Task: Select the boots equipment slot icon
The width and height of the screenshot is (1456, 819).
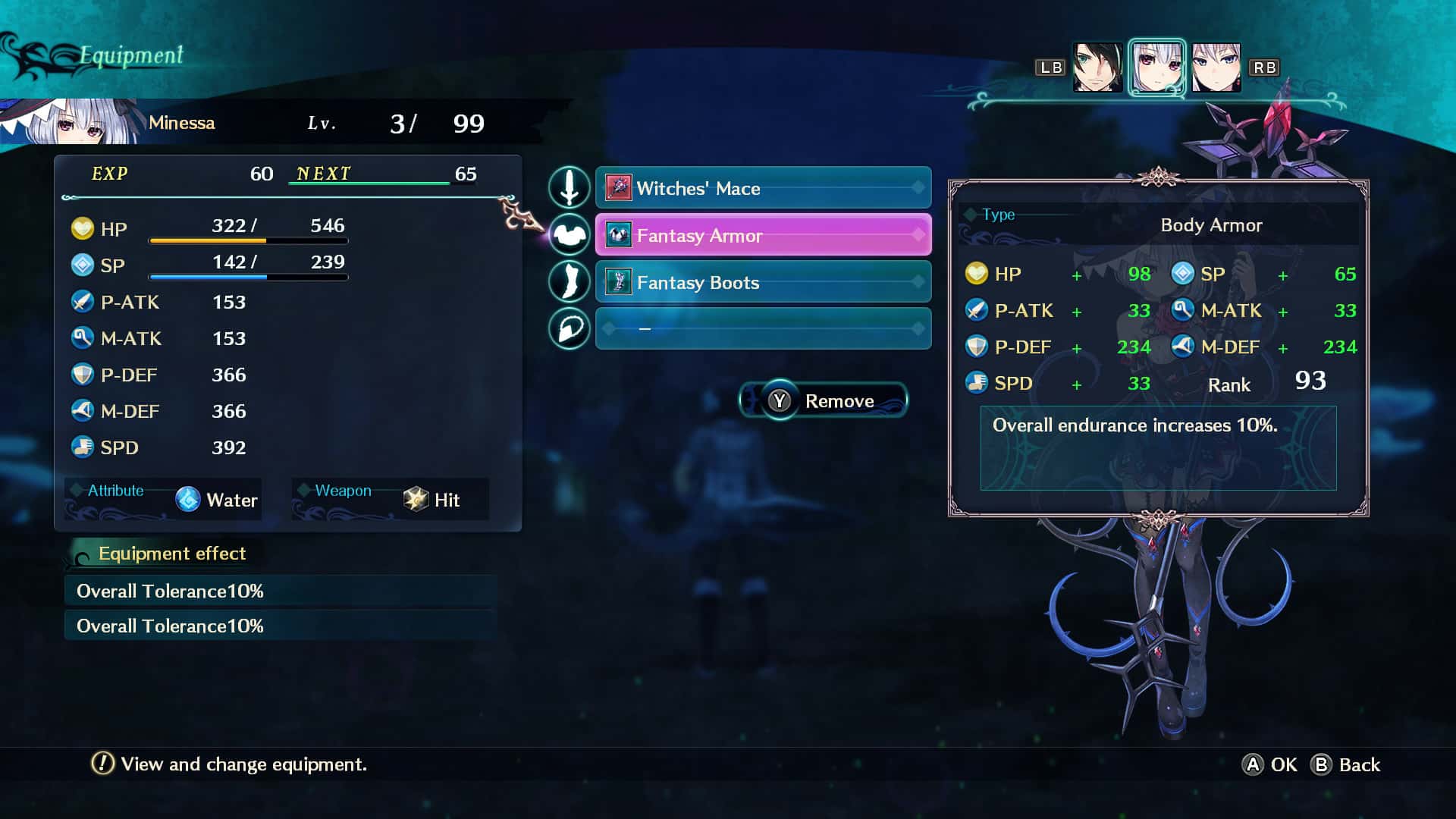Action: pyautogui.click(x=570, y=281)
